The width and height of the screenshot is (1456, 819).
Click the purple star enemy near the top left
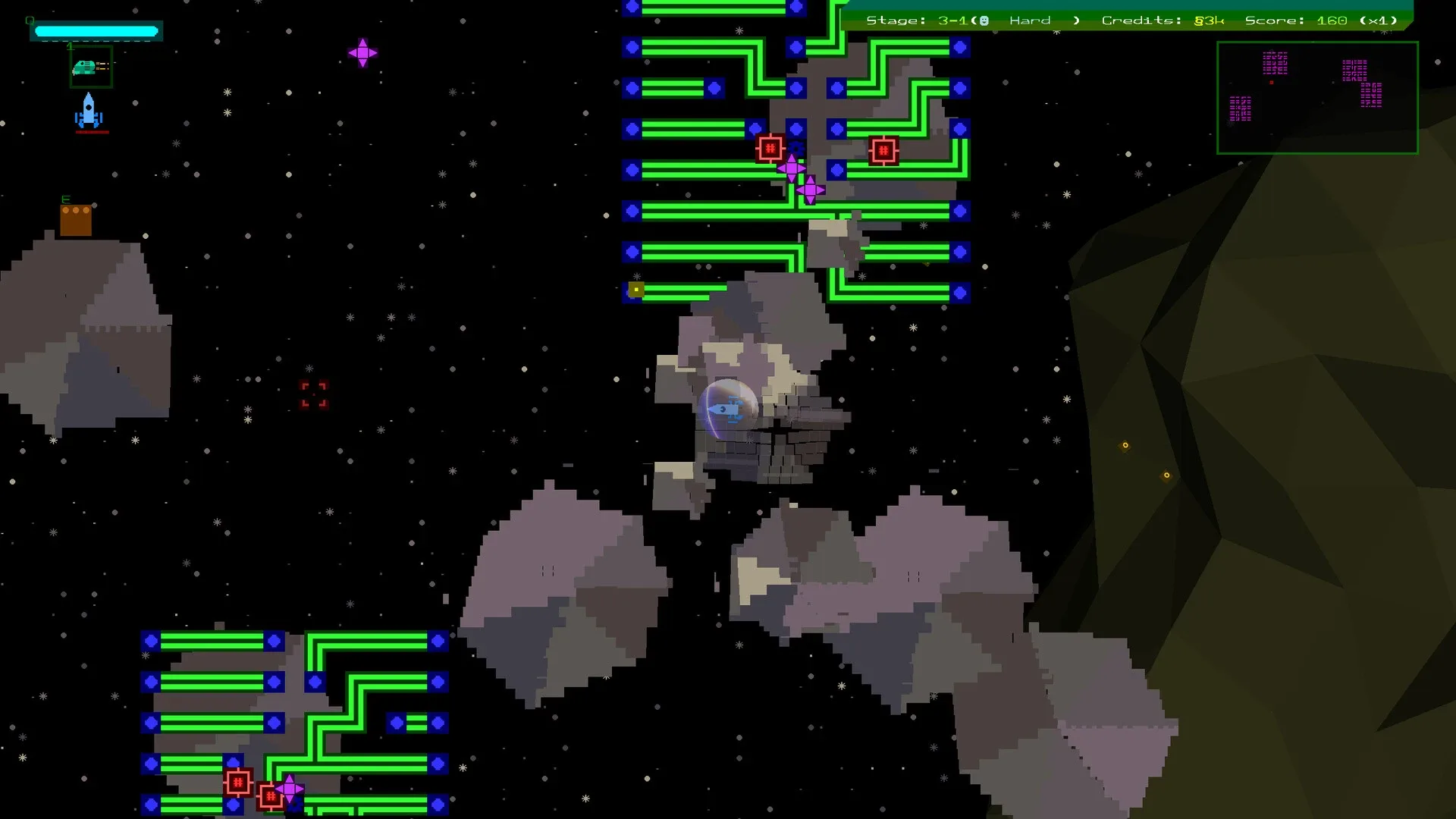(x=363, y=52)
